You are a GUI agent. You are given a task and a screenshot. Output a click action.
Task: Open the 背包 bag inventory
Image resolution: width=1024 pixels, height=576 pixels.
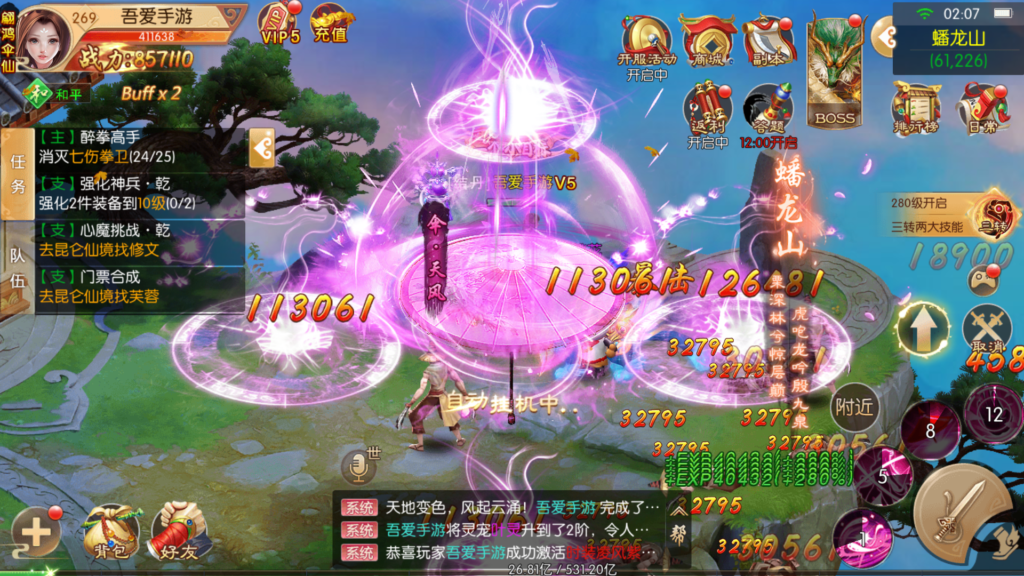(111, 530)
